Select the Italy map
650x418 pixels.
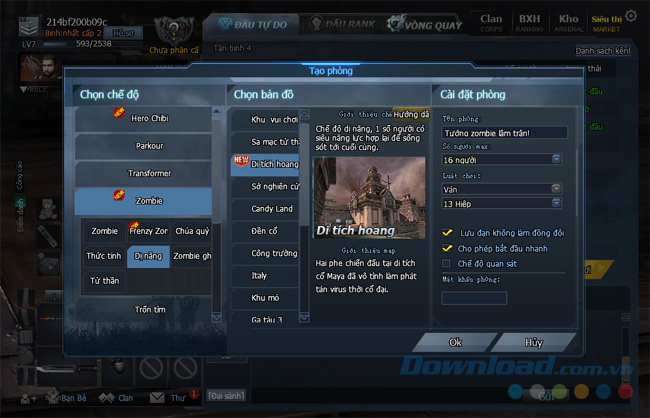264,275
